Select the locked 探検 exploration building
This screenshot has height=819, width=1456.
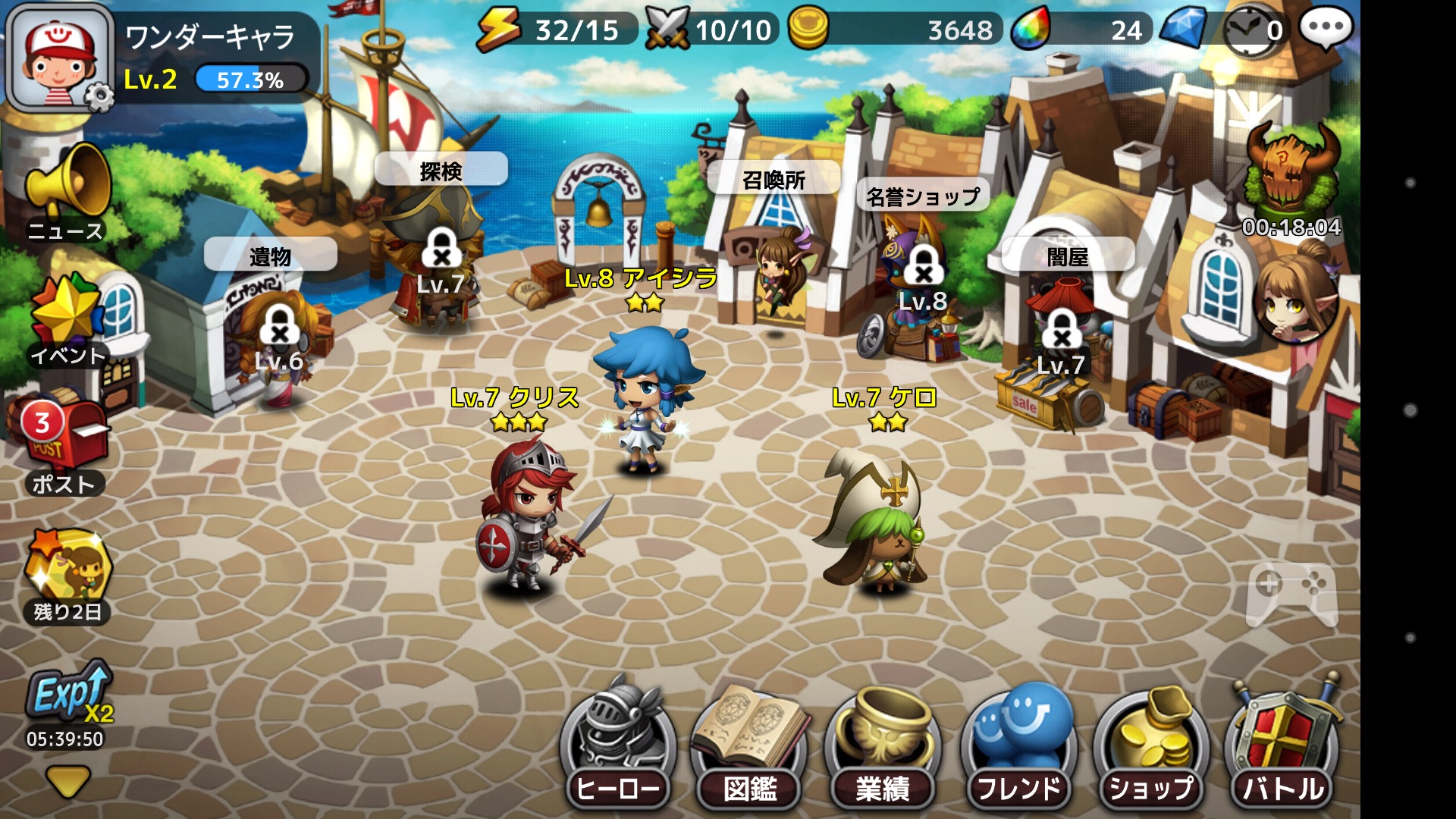(440, 250)
